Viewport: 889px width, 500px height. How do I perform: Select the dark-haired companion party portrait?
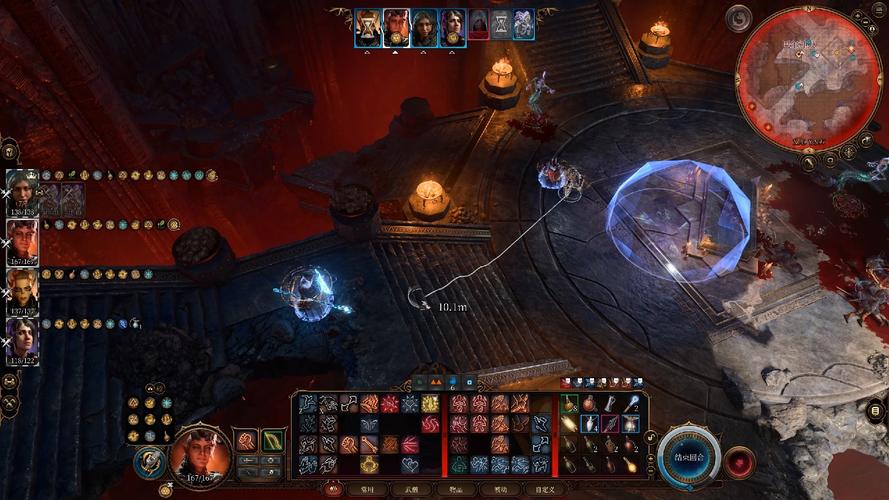point(22,338)
